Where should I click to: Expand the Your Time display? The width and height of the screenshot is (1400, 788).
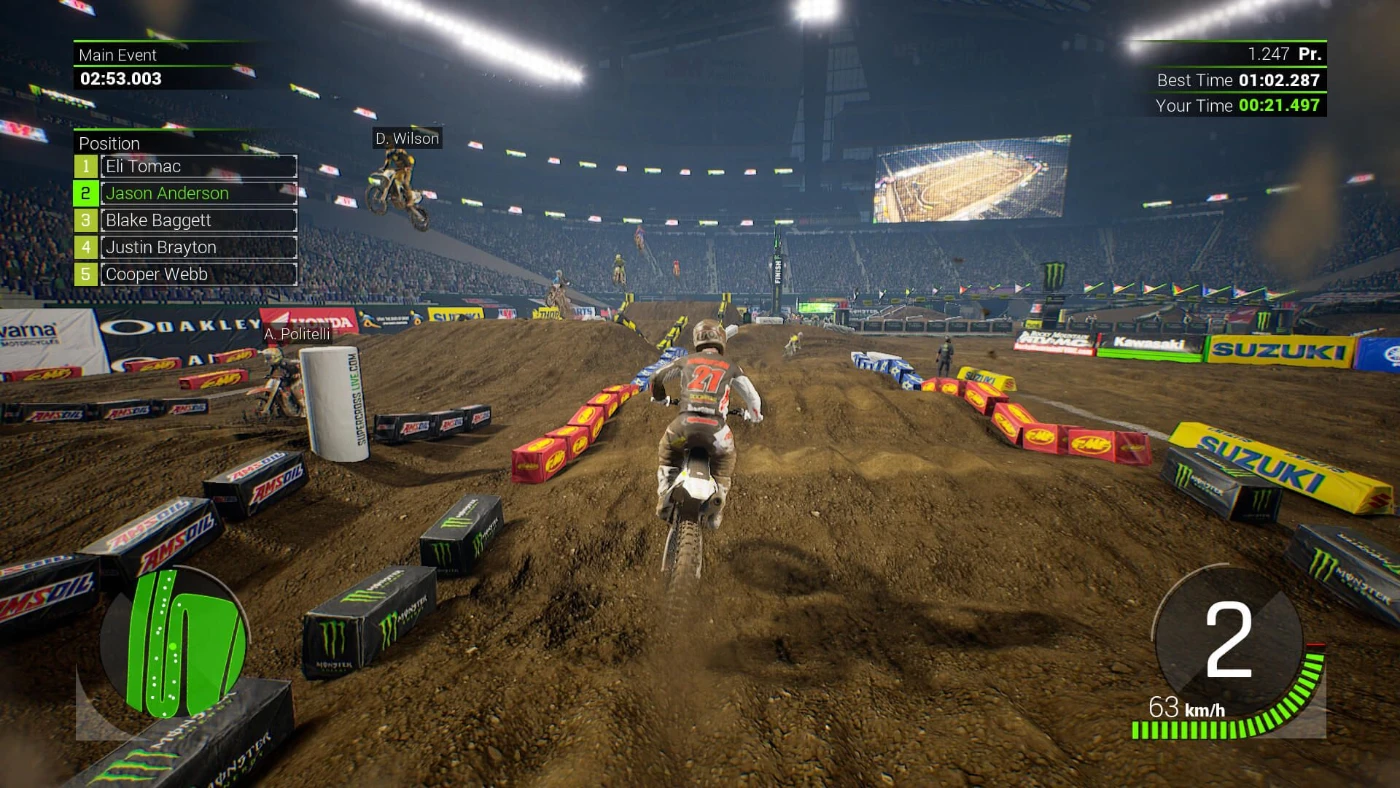tap(1237, 105)
